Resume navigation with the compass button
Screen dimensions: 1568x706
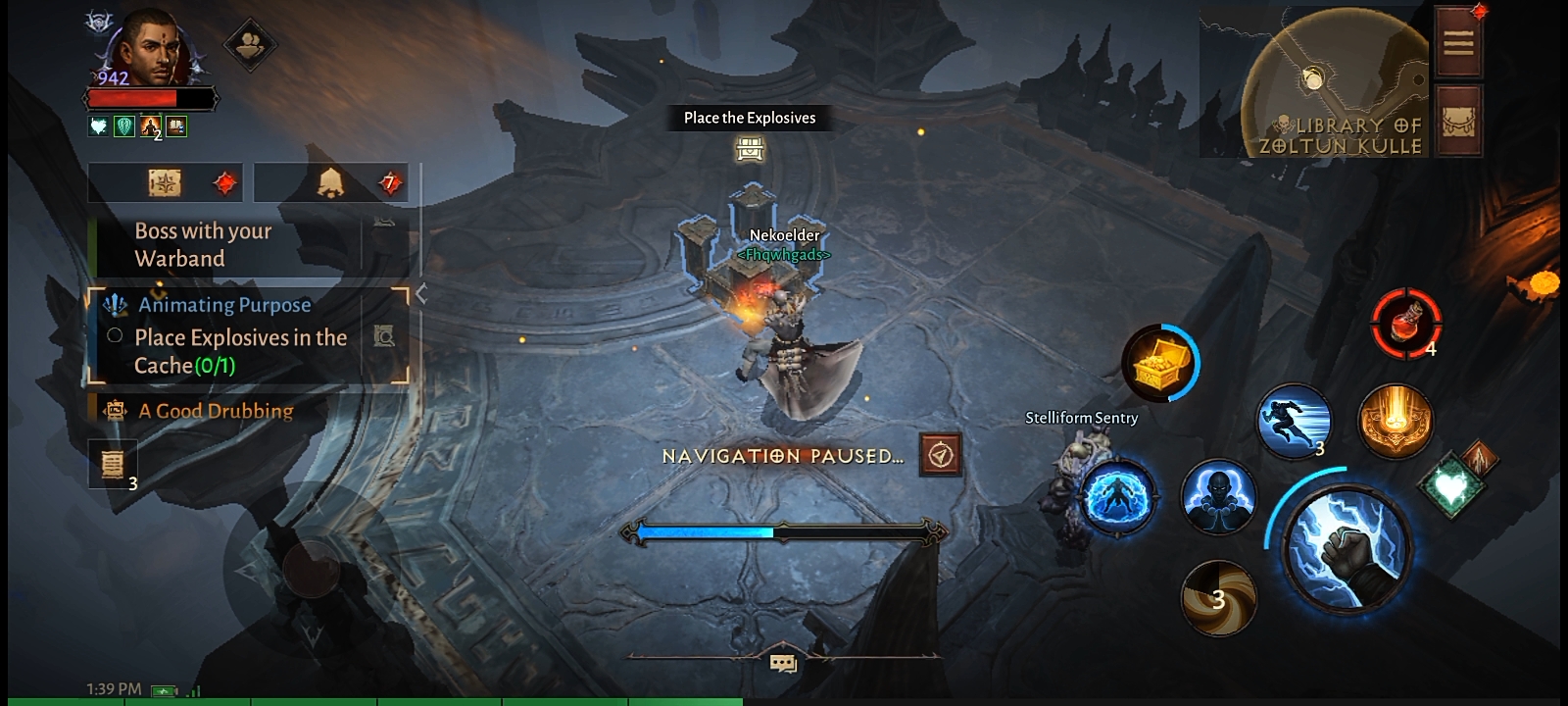[941, 455]
